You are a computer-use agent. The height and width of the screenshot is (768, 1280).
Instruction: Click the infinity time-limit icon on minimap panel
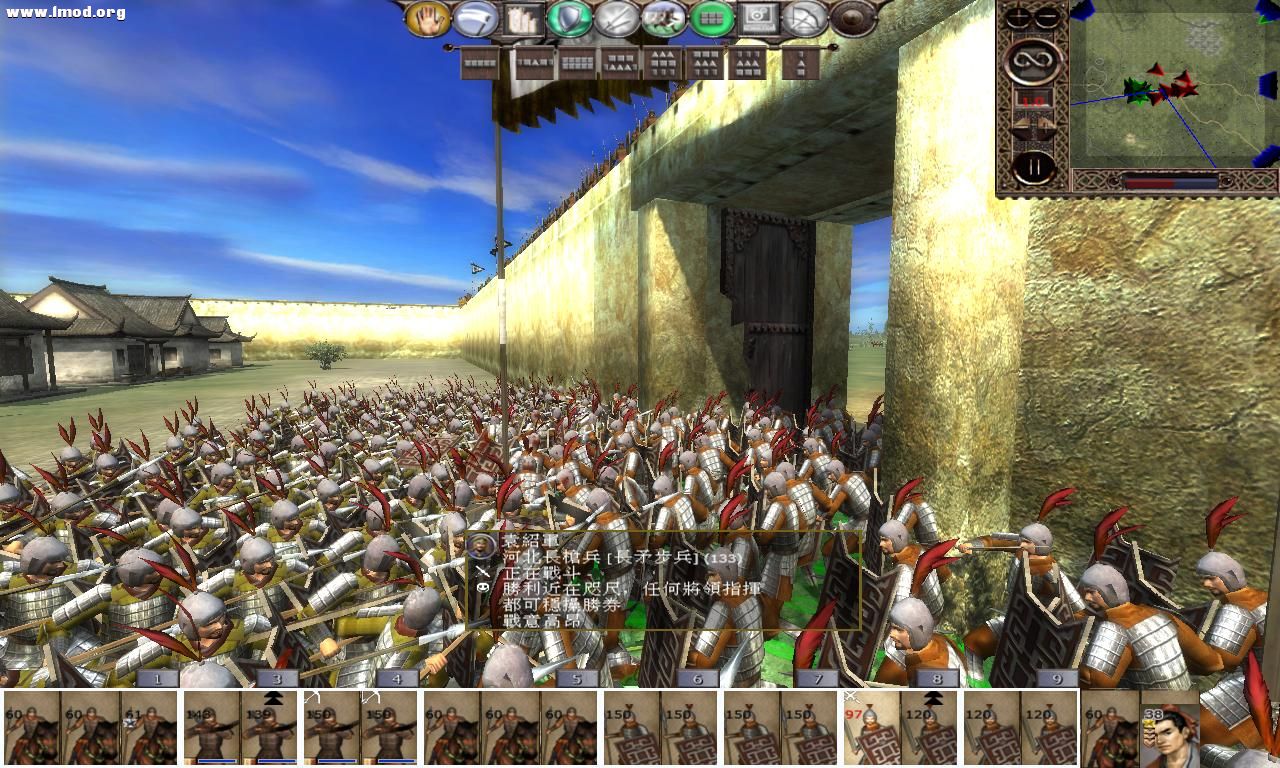1030,58
